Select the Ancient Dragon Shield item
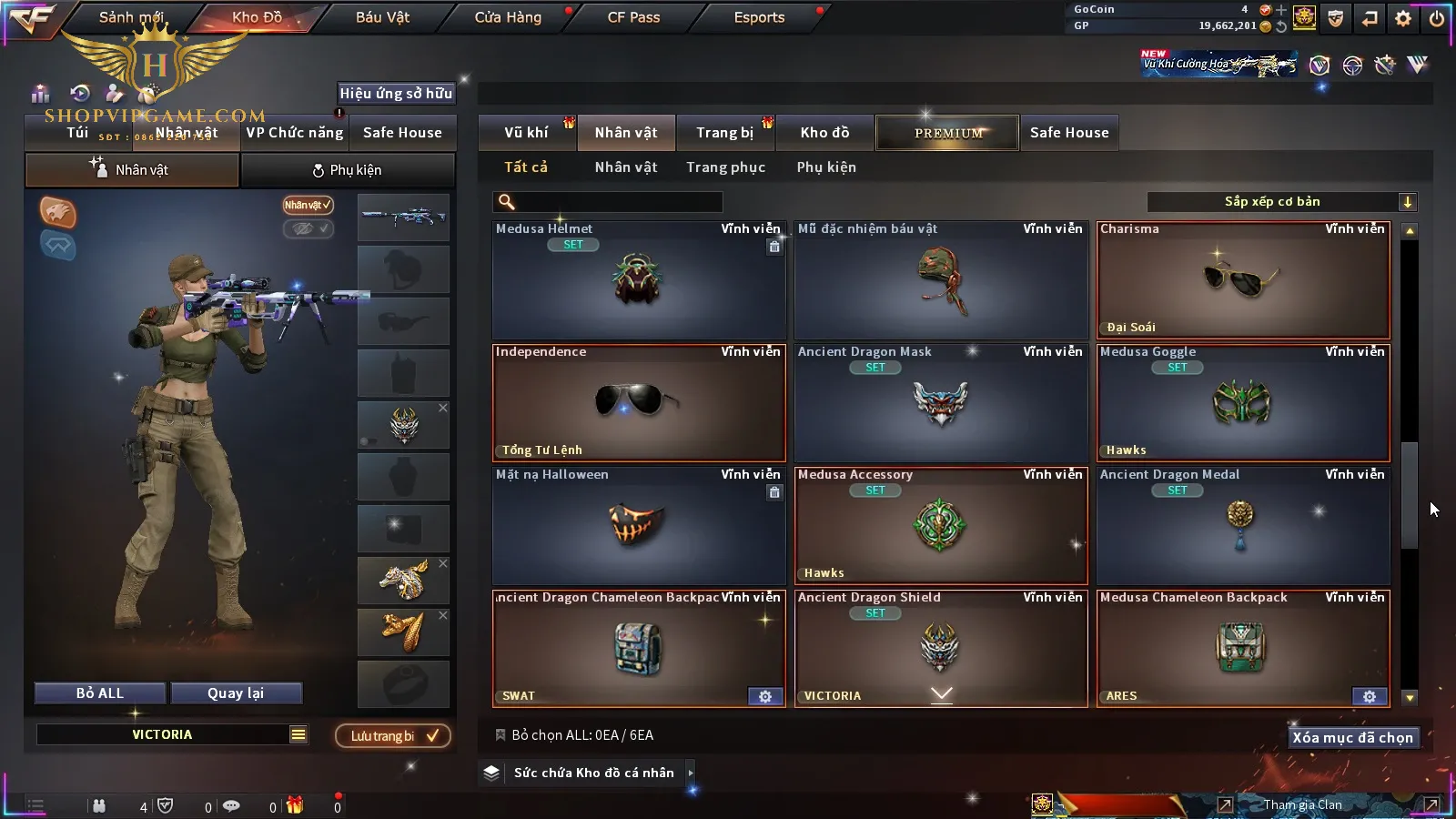The width and height of the screenshot is (1456, 819). pyautogui.click(x=940, y=648)
